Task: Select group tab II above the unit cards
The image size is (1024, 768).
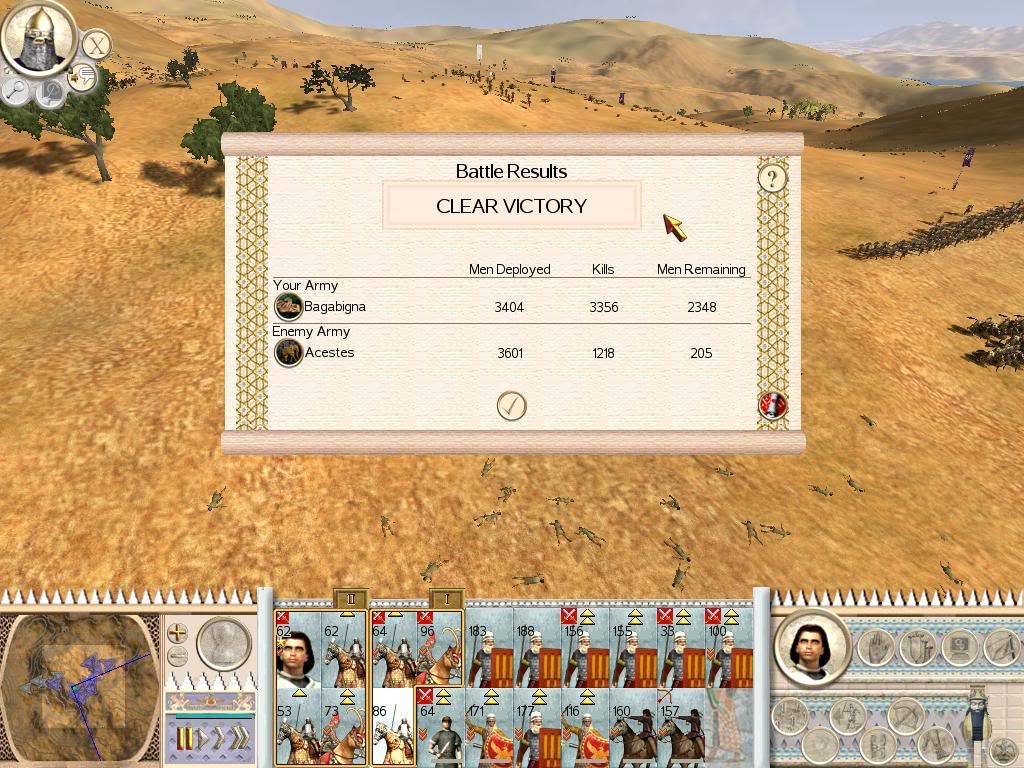Action: 350,600
